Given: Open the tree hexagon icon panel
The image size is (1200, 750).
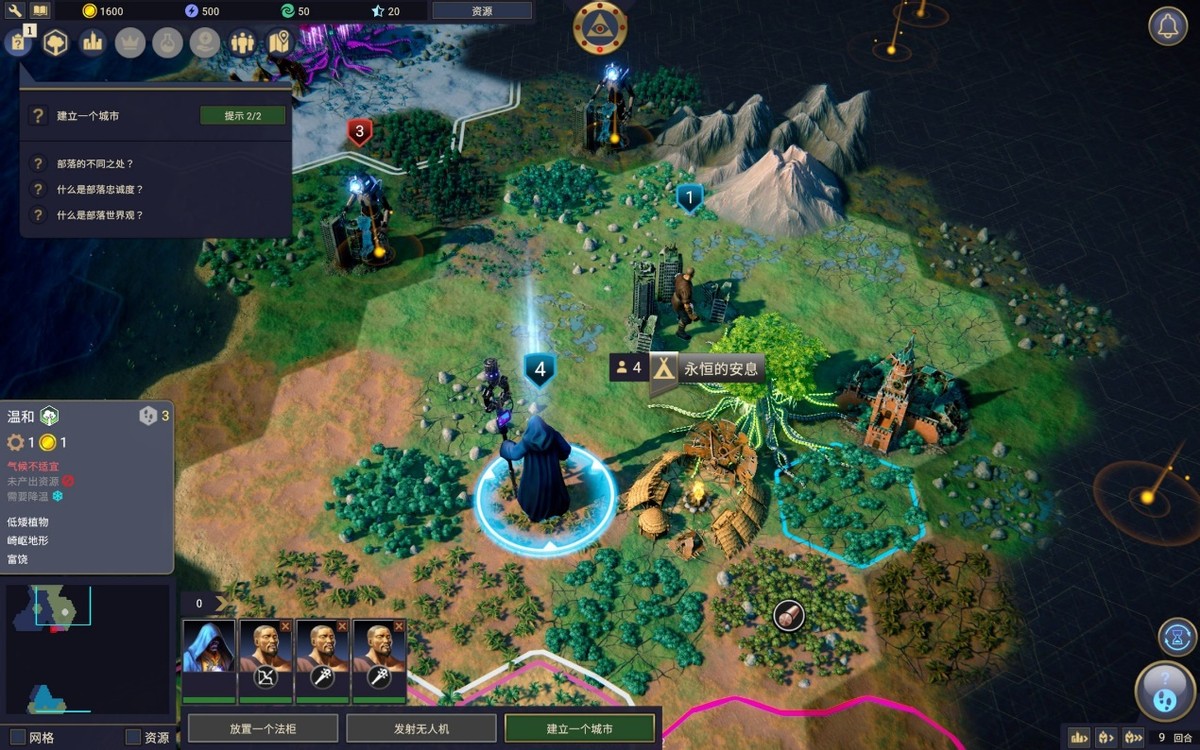Looking at the screenshot, I should tap(55, 42).
